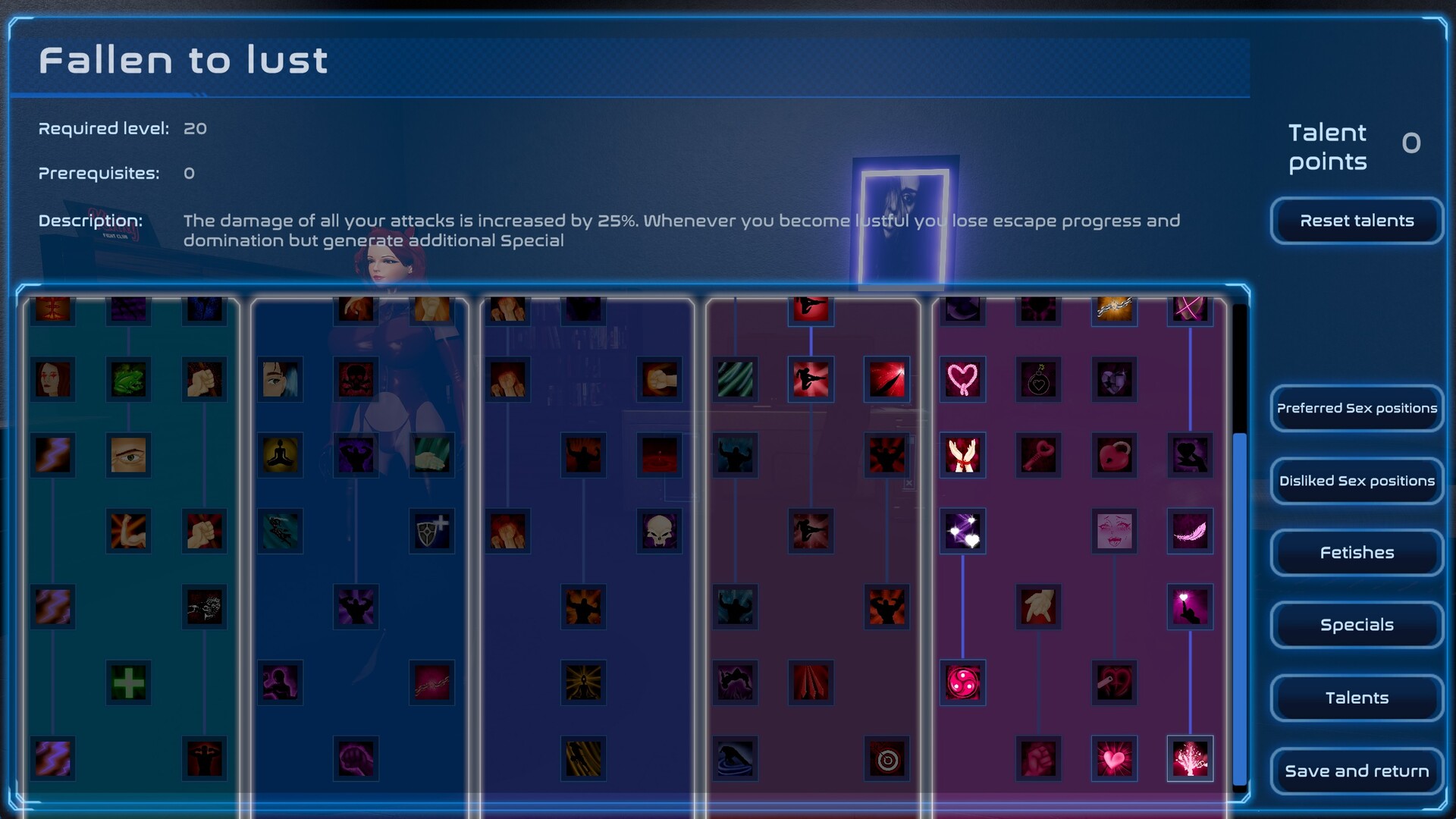Select the eye talent icon
The image size is (1456, 819).
(x=129, y=456)
